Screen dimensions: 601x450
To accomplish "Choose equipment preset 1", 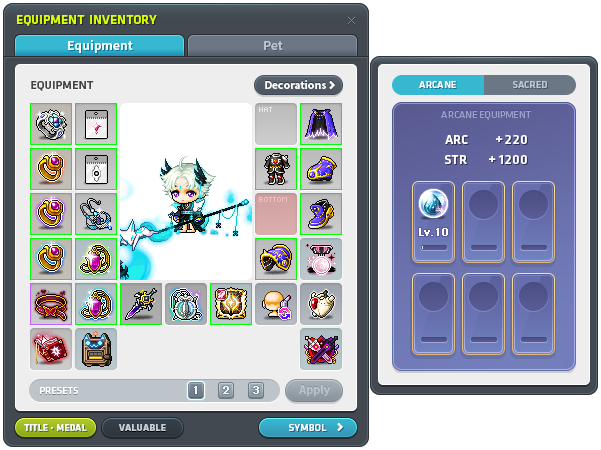I will coord(196,390).
